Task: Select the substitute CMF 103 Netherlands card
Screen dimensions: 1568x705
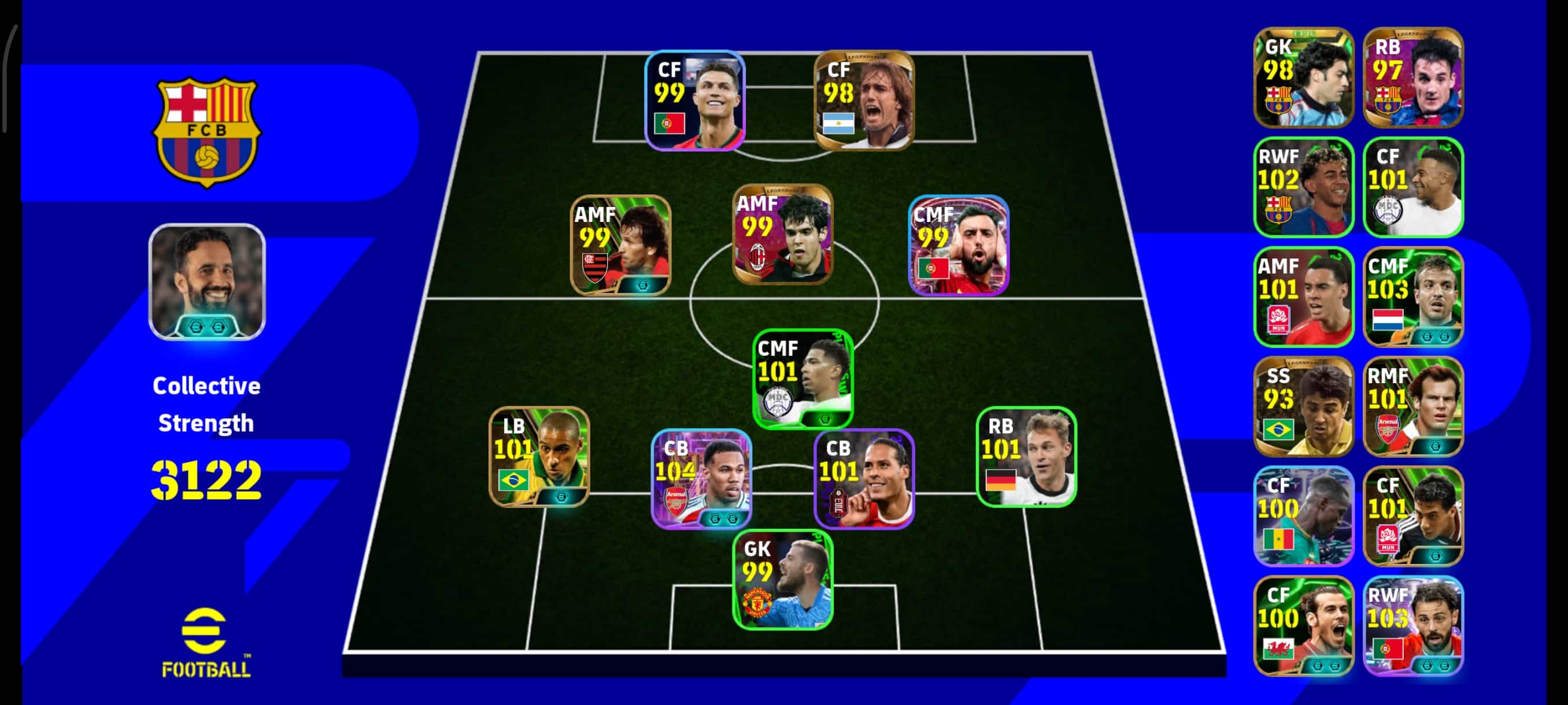Action: (1413, 297)
